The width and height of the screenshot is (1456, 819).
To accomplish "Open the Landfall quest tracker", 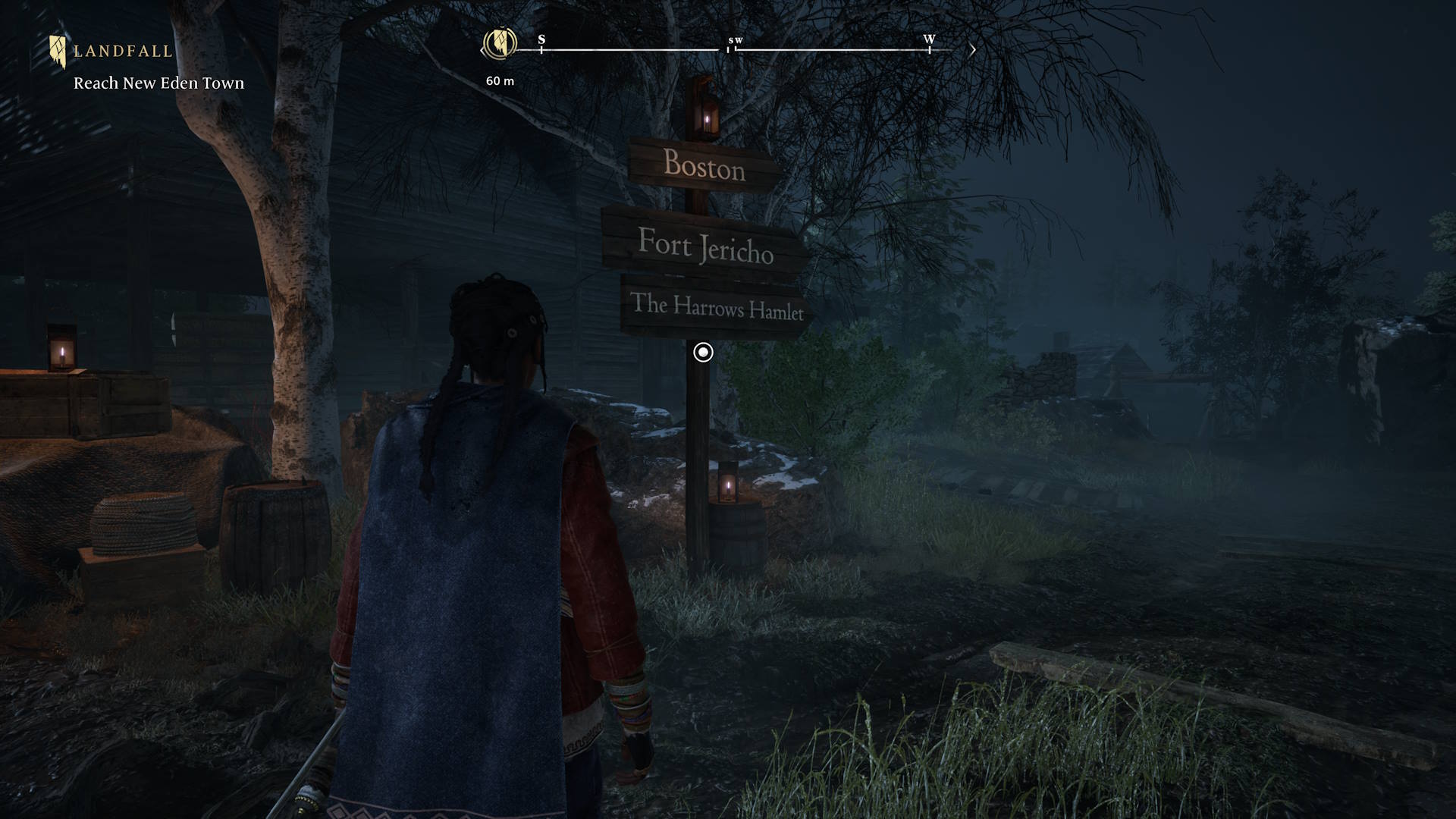I will click(122, 52).
